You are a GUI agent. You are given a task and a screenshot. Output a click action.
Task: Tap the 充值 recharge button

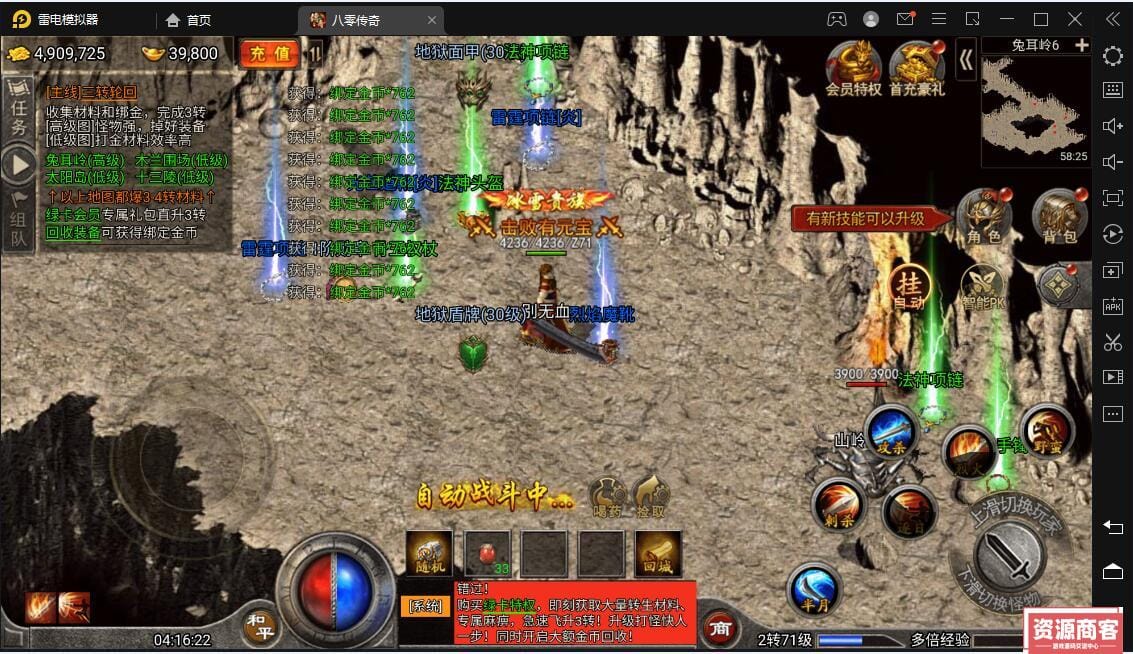click(x=269, y=54)
